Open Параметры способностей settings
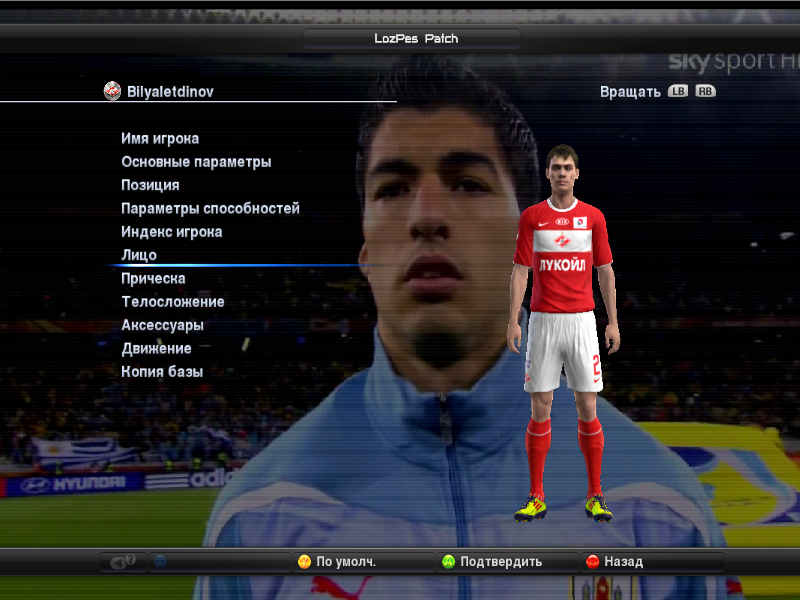This screenshot has height=600, width=800. pyautogui.click(x=210, y=209)
